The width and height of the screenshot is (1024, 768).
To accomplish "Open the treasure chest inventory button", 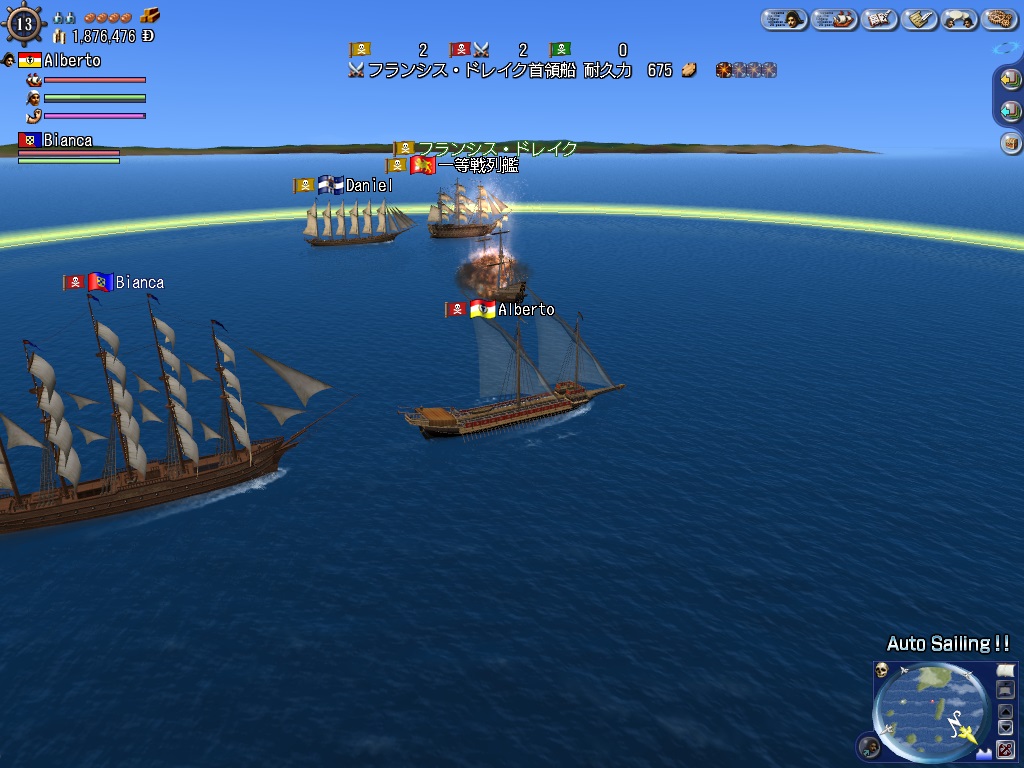I will point(1010,143).
